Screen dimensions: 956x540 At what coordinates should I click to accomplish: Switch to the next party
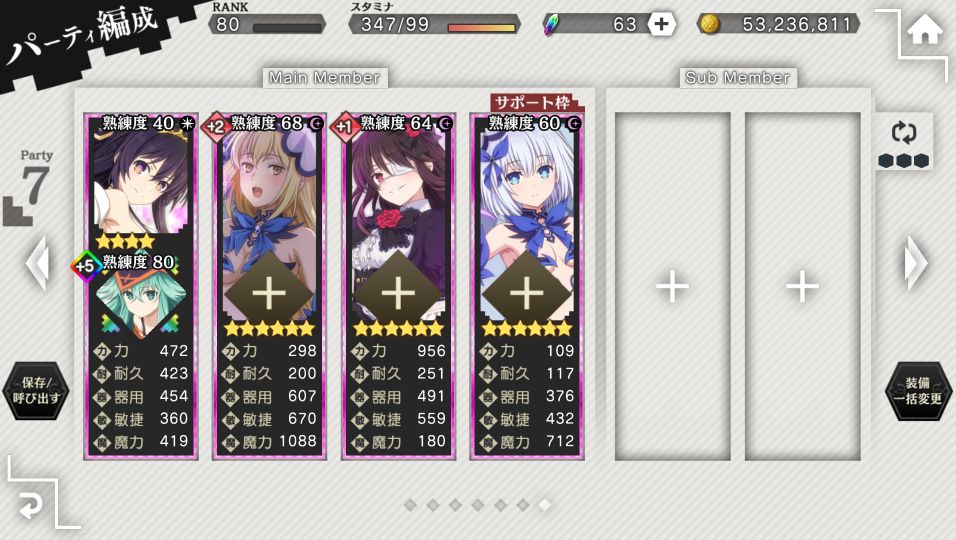[916, 263]
